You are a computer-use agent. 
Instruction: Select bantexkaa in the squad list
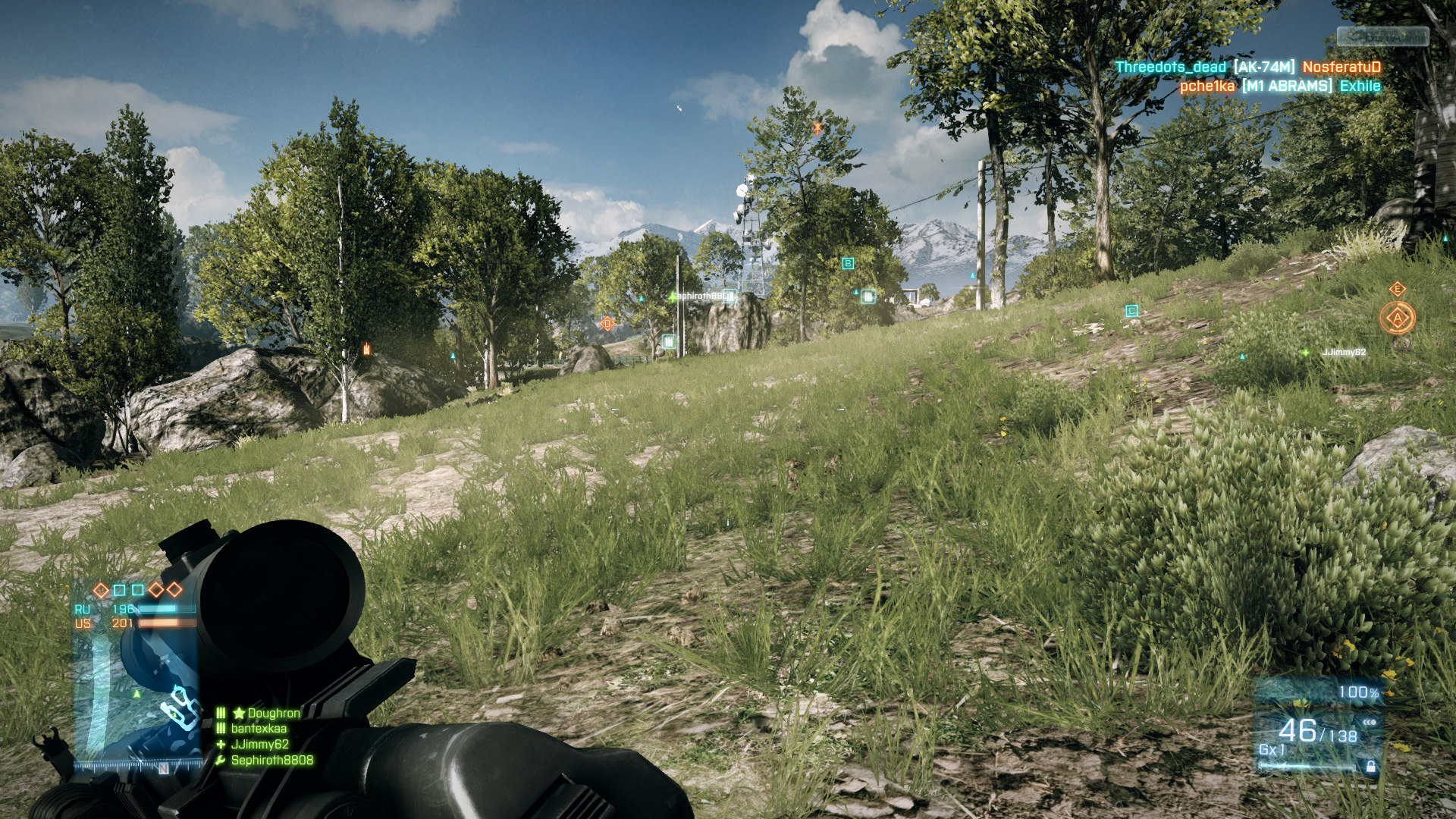[259, 729]
